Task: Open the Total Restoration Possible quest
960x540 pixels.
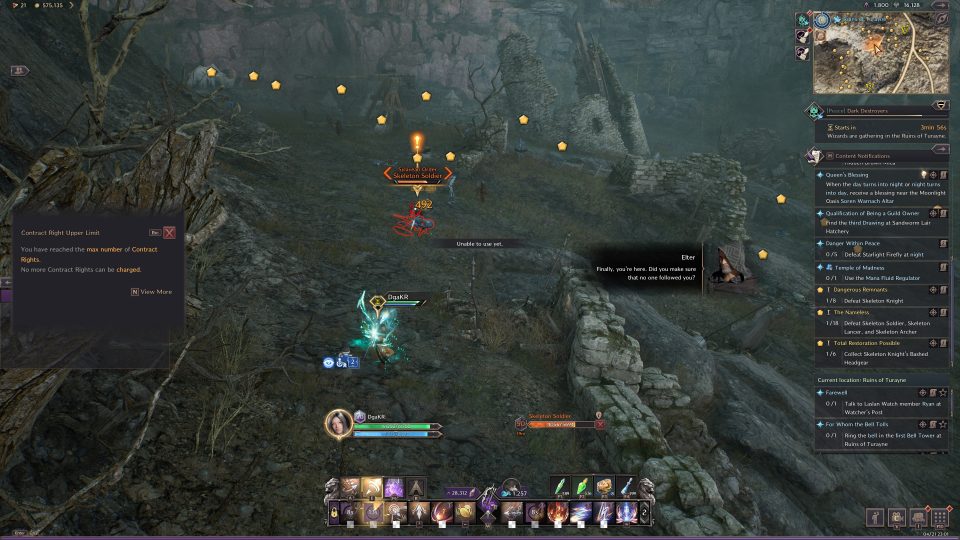Action: [x=862, y=343]
